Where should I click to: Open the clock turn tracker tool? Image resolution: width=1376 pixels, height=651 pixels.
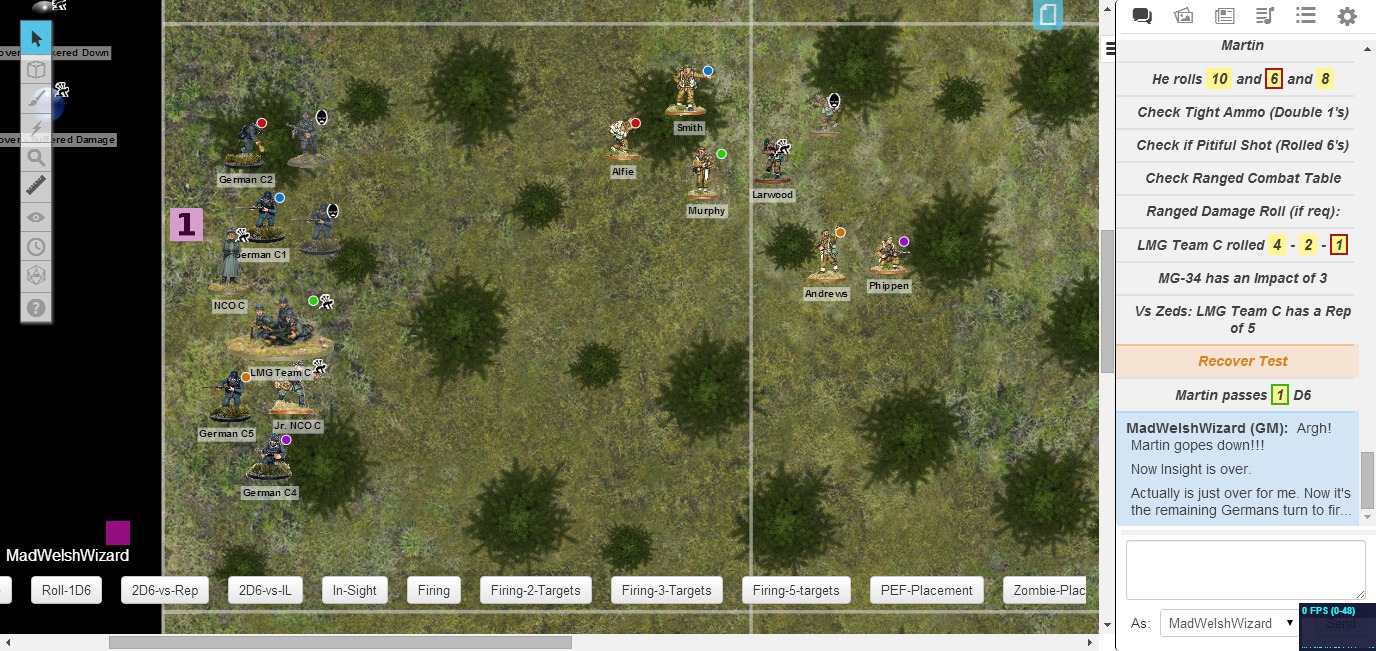coord(36,246)
